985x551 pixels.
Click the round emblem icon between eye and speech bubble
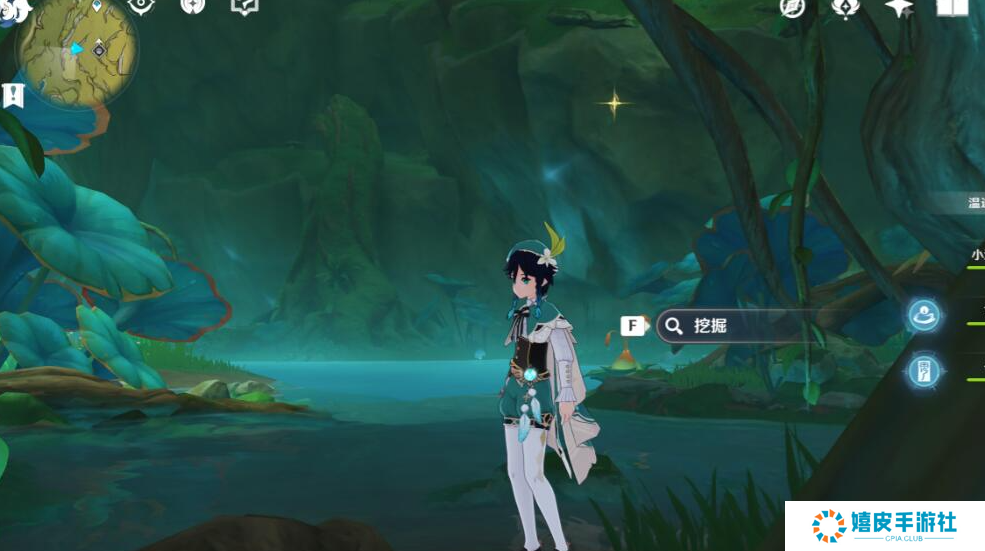coord(192,5)
